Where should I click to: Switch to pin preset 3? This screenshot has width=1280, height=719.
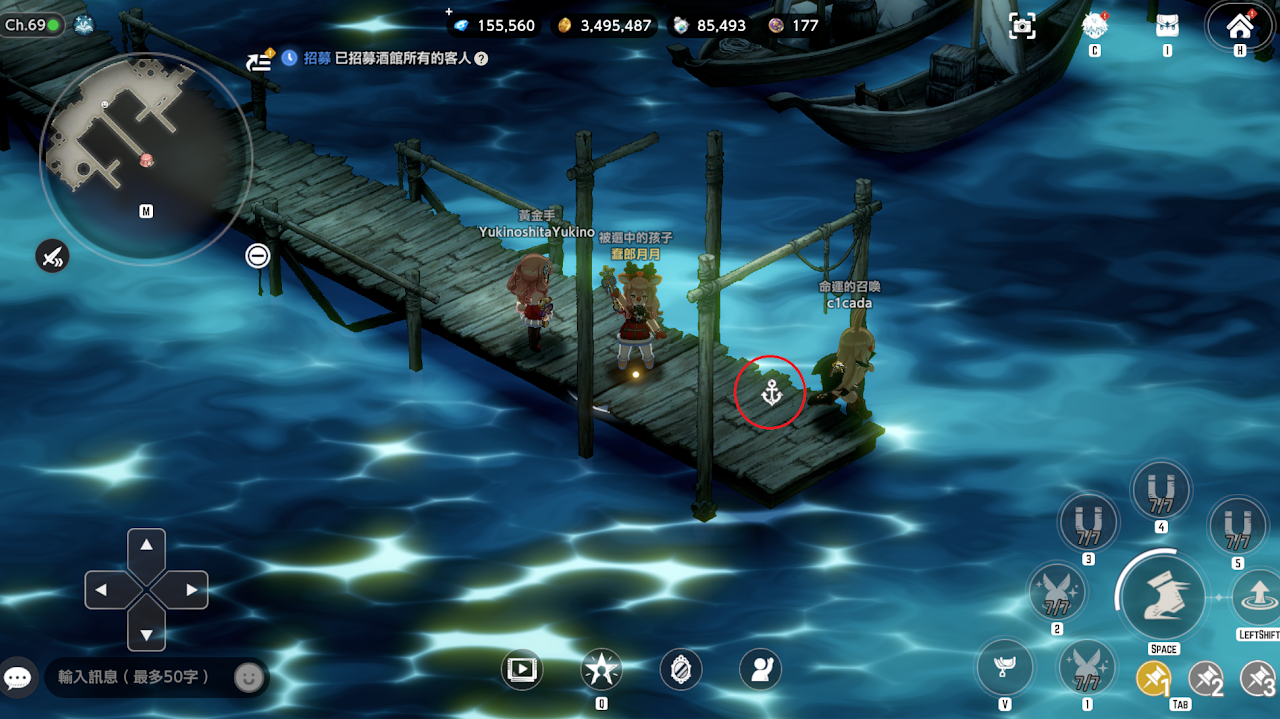[x=1257, y=679]
